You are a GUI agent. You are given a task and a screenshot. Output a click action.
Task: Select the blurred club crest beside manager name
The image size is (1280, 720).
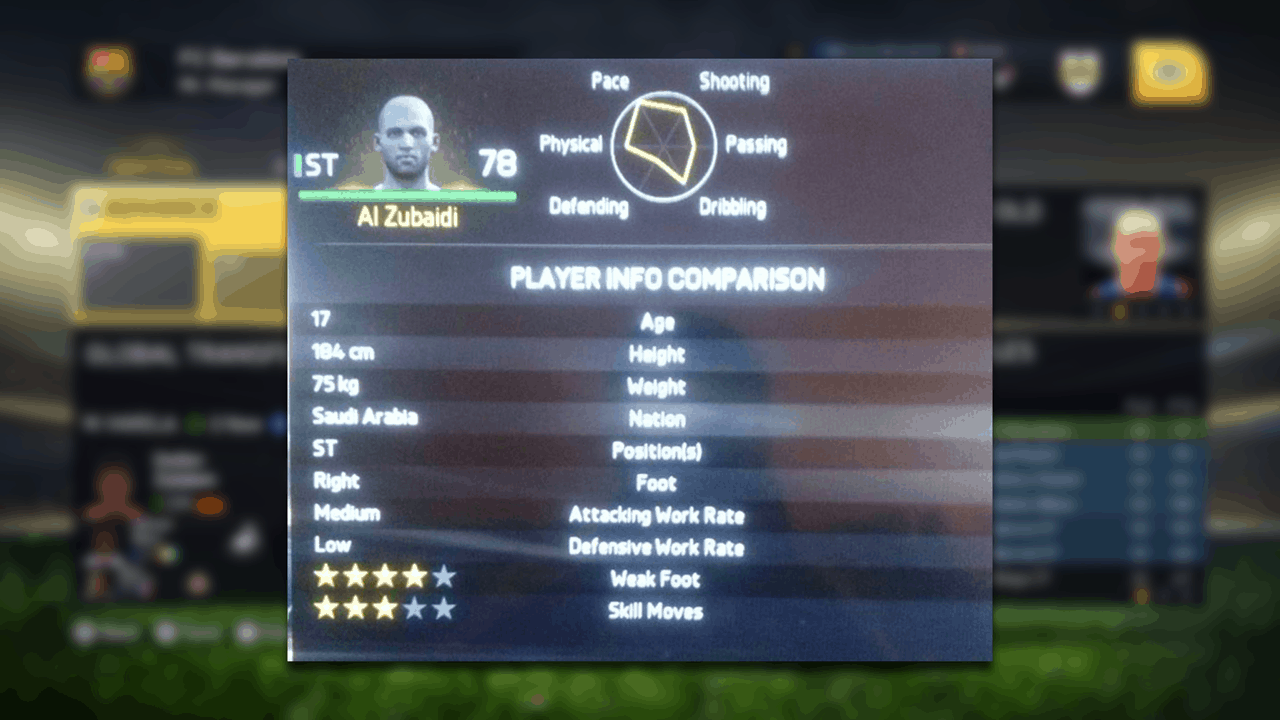click(x=107, y=71)
